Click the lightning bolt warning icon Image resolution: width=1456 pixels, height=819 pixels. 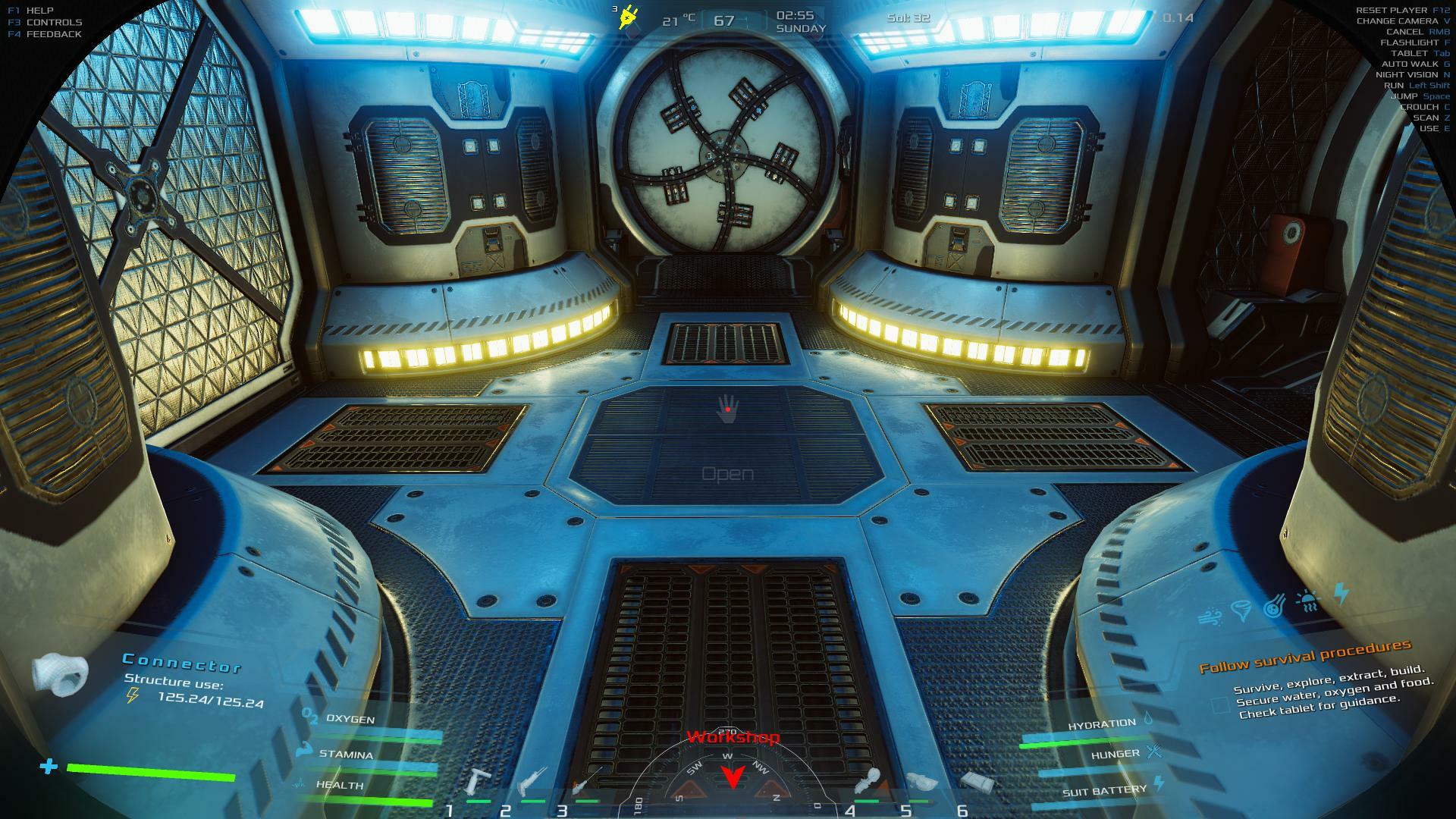[x=1341, y=593]
